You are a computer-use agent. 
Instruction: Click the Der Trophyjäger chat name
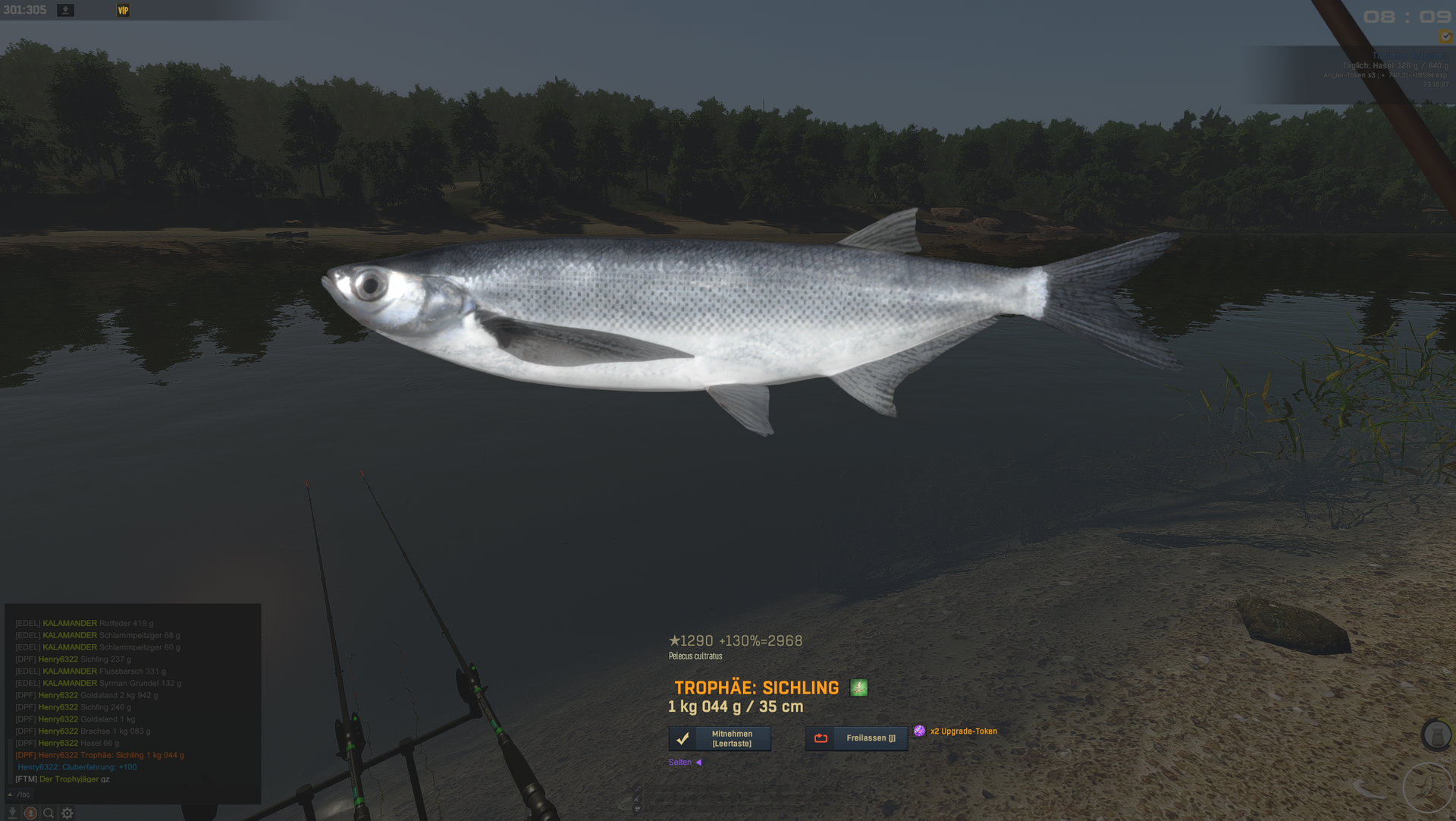coord(69,779)
